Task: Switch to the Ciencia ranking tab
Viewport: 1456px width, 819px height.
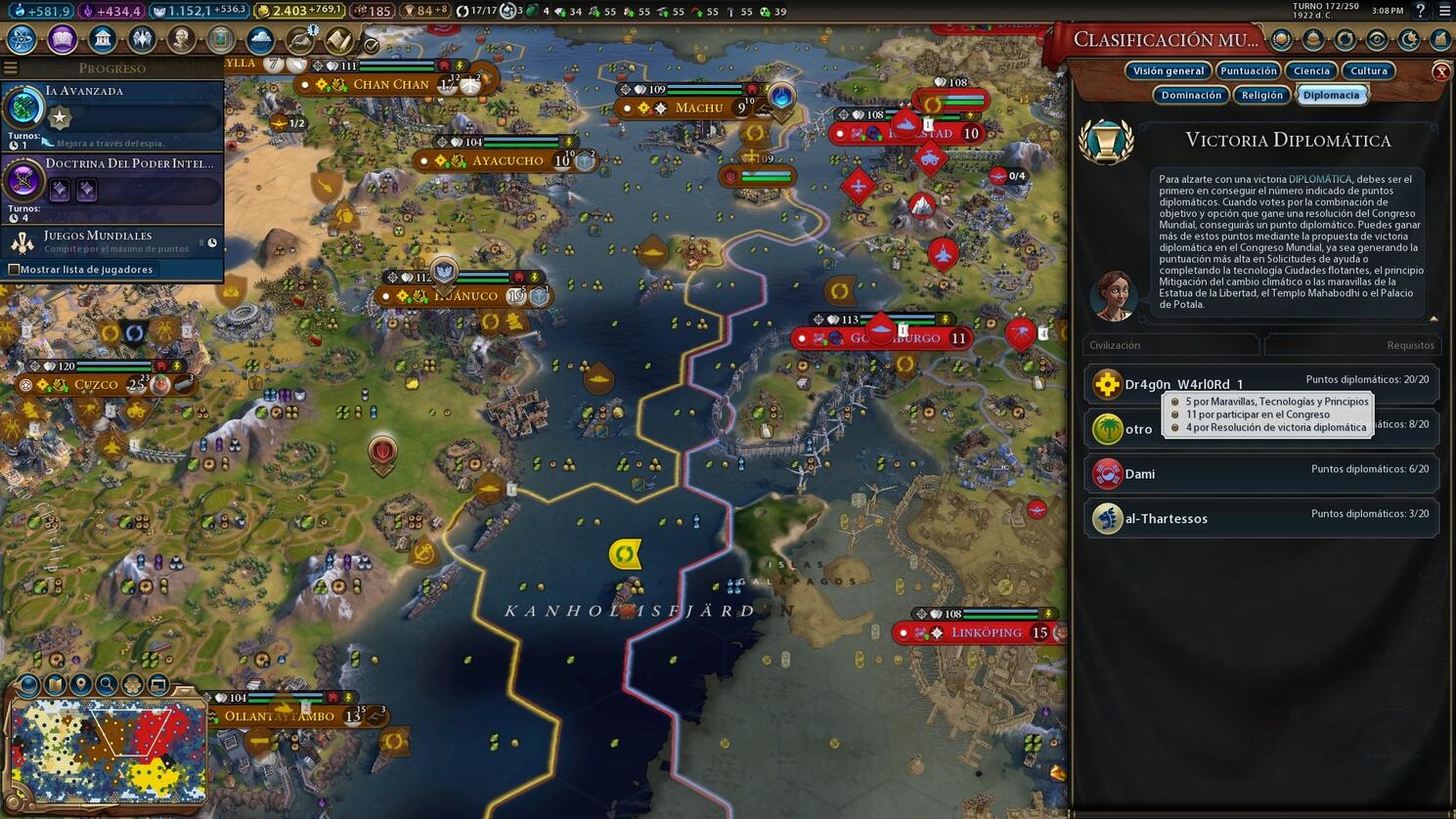Action: (x=1310, y=70)
